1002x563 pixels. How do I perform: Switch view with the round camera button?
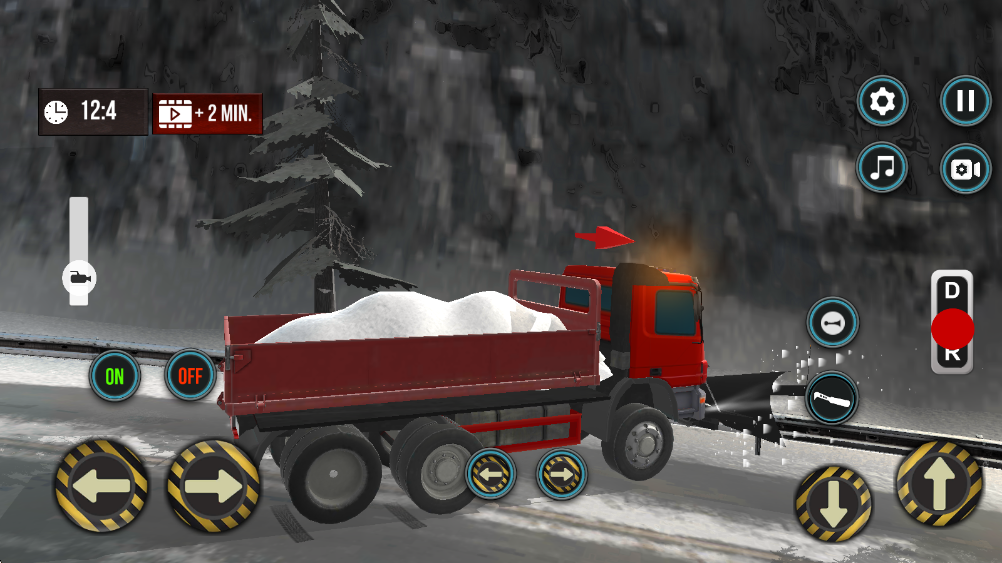(x=965, y=169)
